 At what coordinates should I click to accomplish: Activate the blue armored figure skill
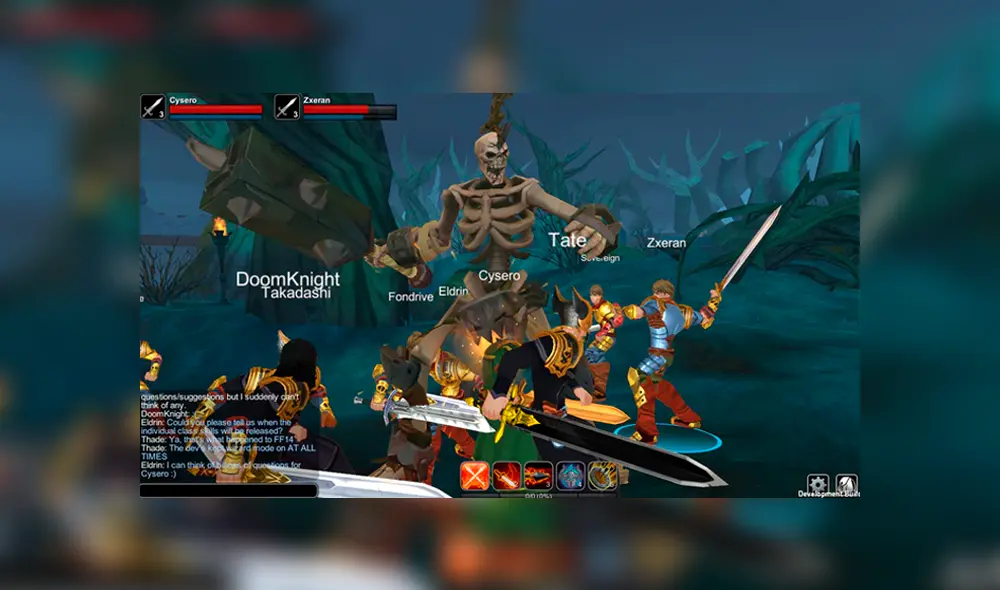[570, 476]
